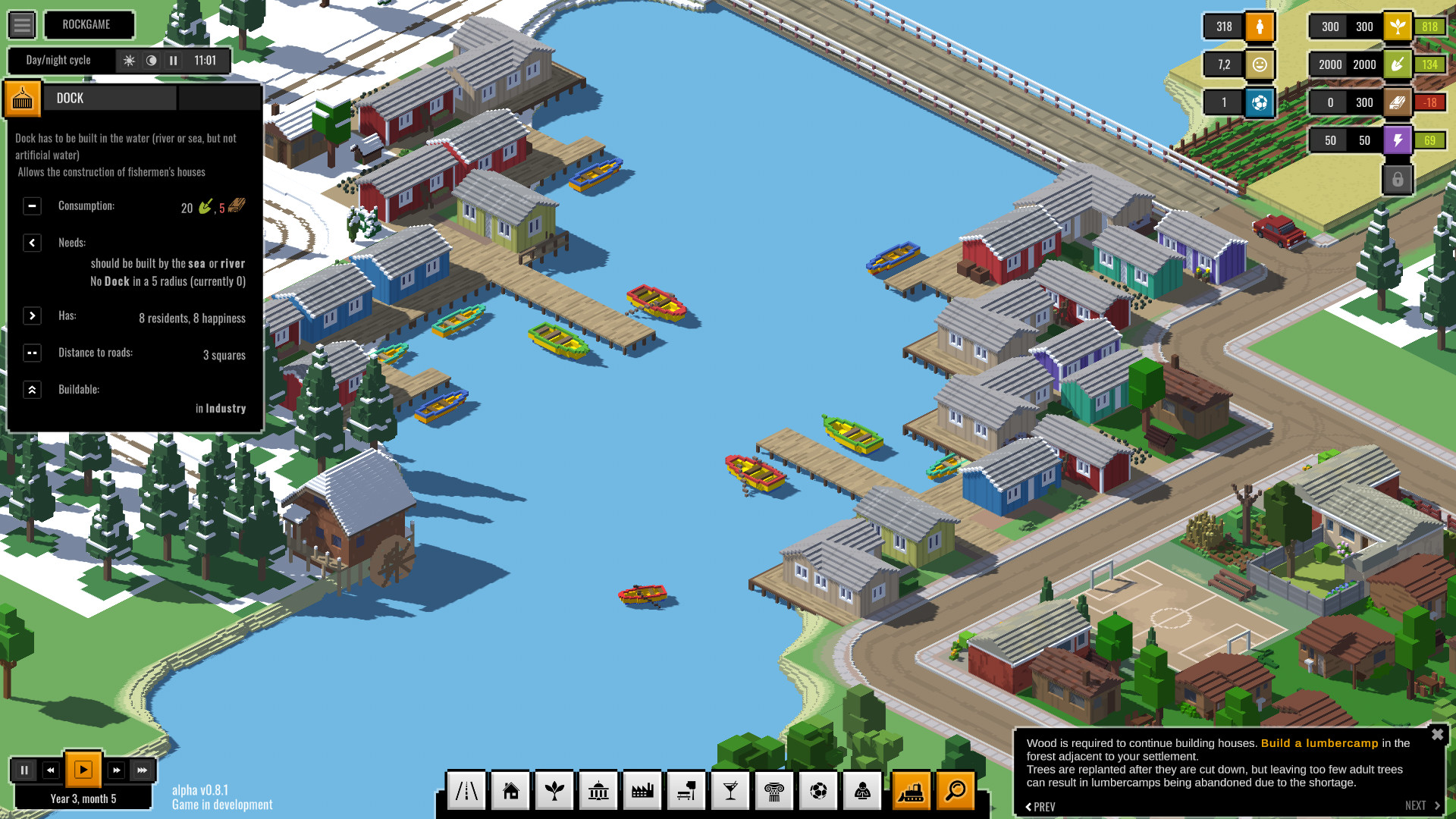Open the orange Magnifier inspect tool

(956, 790)
